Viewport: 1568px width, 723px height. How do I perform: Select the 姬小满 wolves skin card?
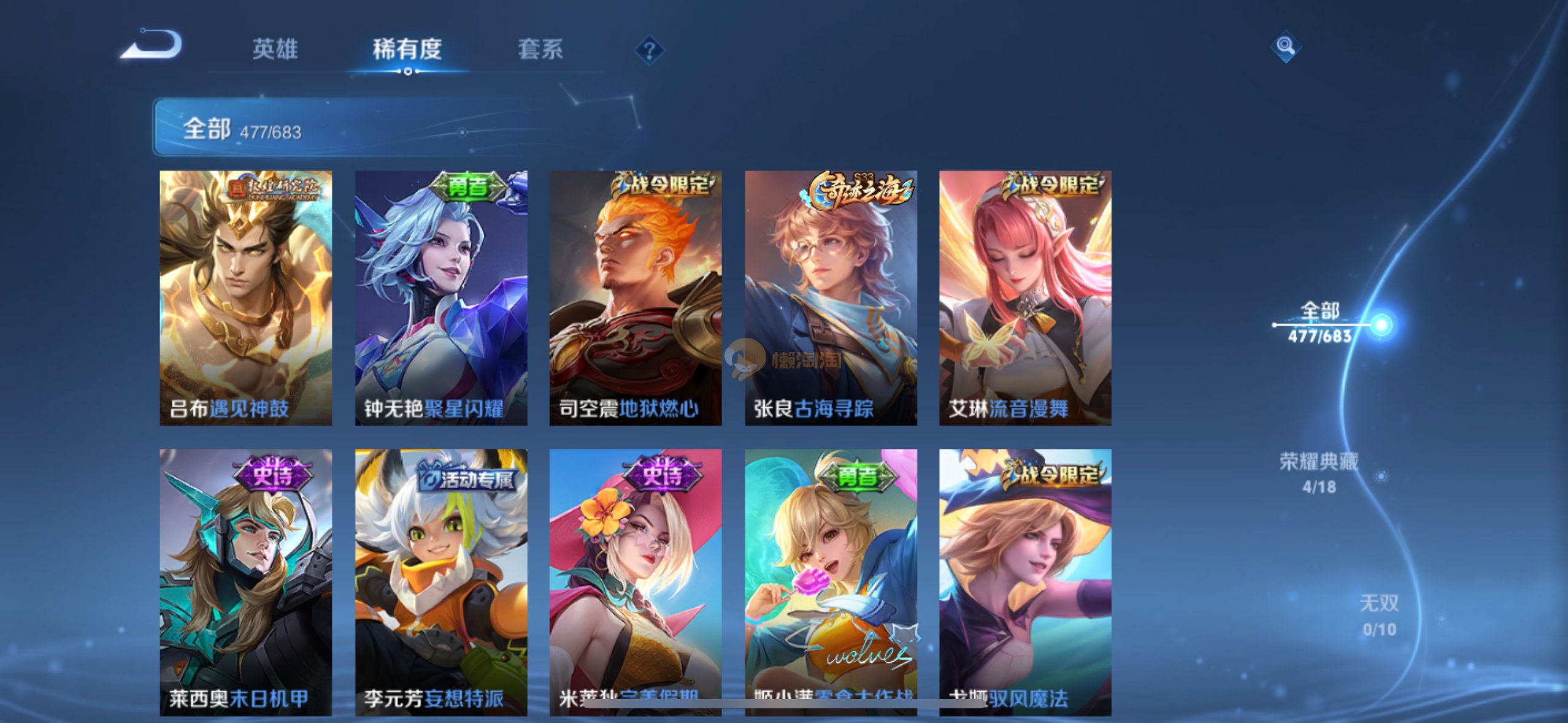(831, 581)
